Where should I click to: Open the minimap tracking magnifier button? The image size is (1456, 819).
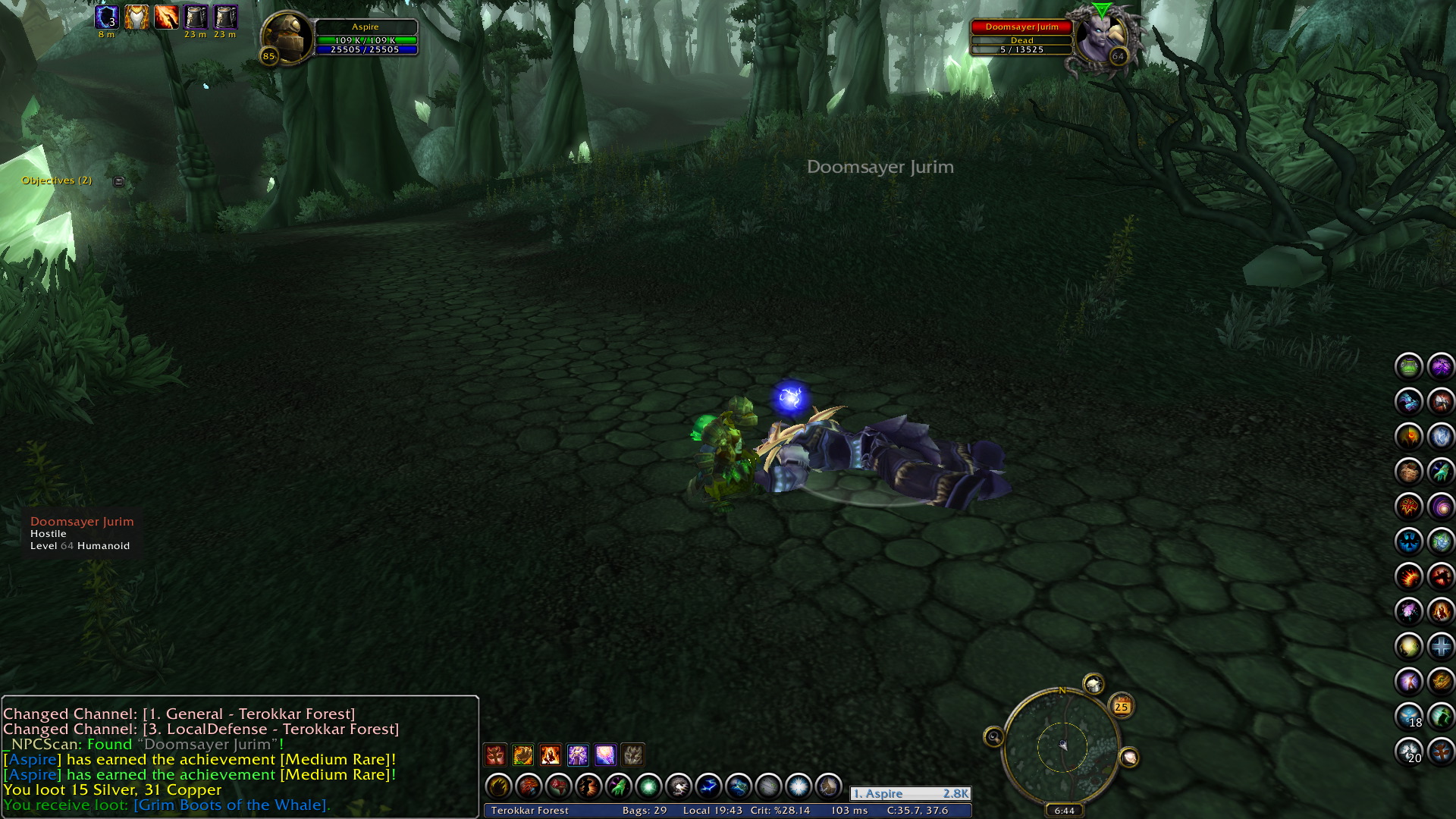[x=993, y=736]
